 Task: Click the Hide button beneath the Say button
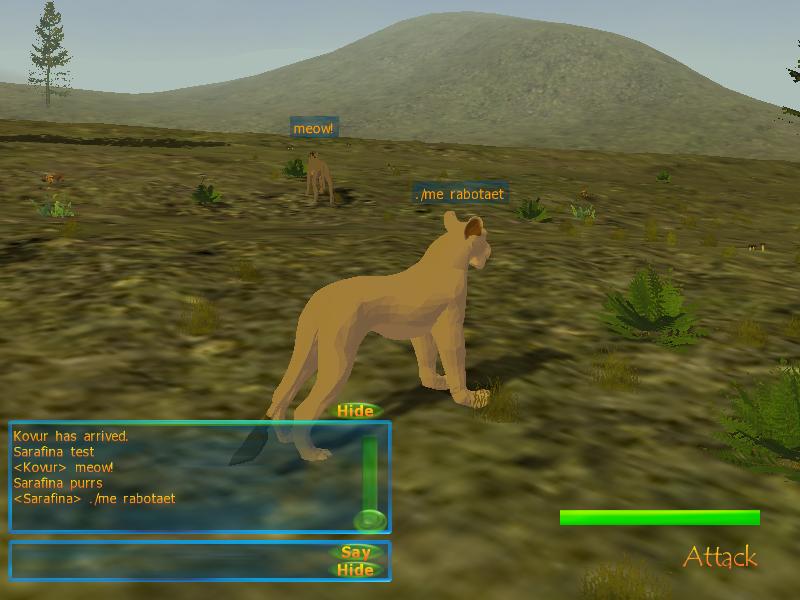pyautogui.click(x=356, y=570)
